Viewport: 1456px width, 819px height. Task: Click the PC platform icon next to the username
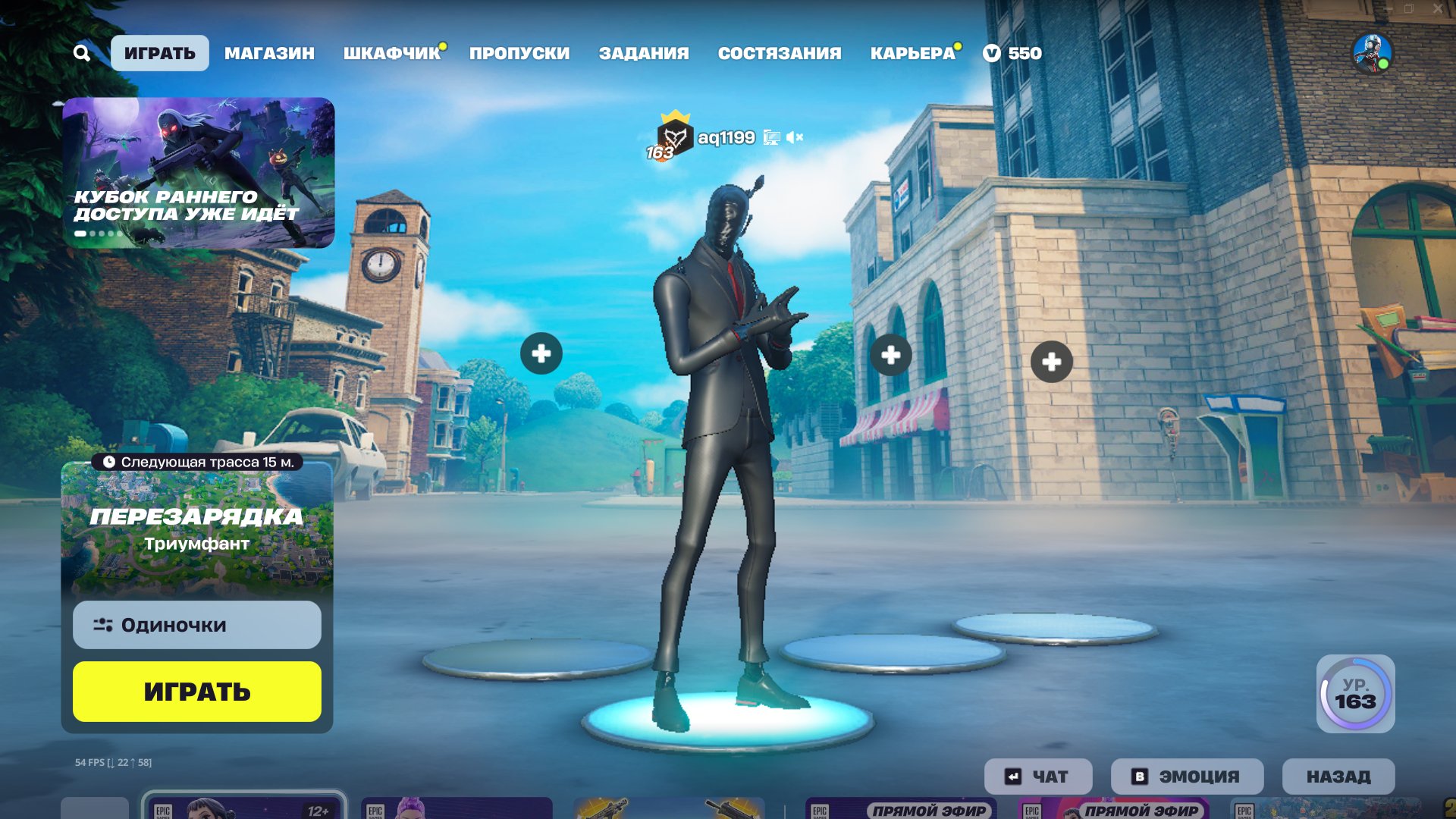(x=771, y=138)
